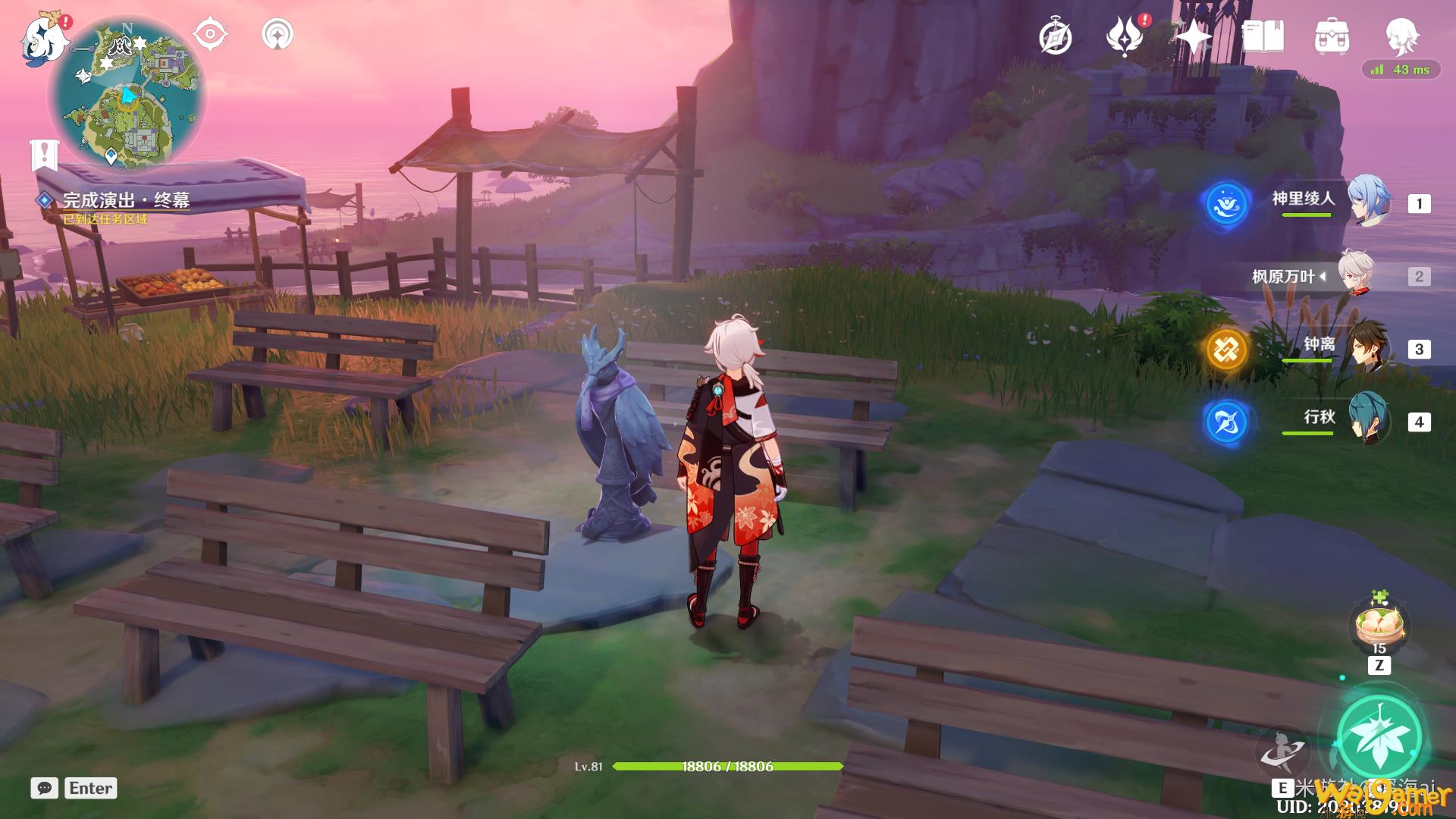Open the Wish four-pointed star icon
Image resolution: width=1456 pixels, height=819 pixels.
[1194, 36]
